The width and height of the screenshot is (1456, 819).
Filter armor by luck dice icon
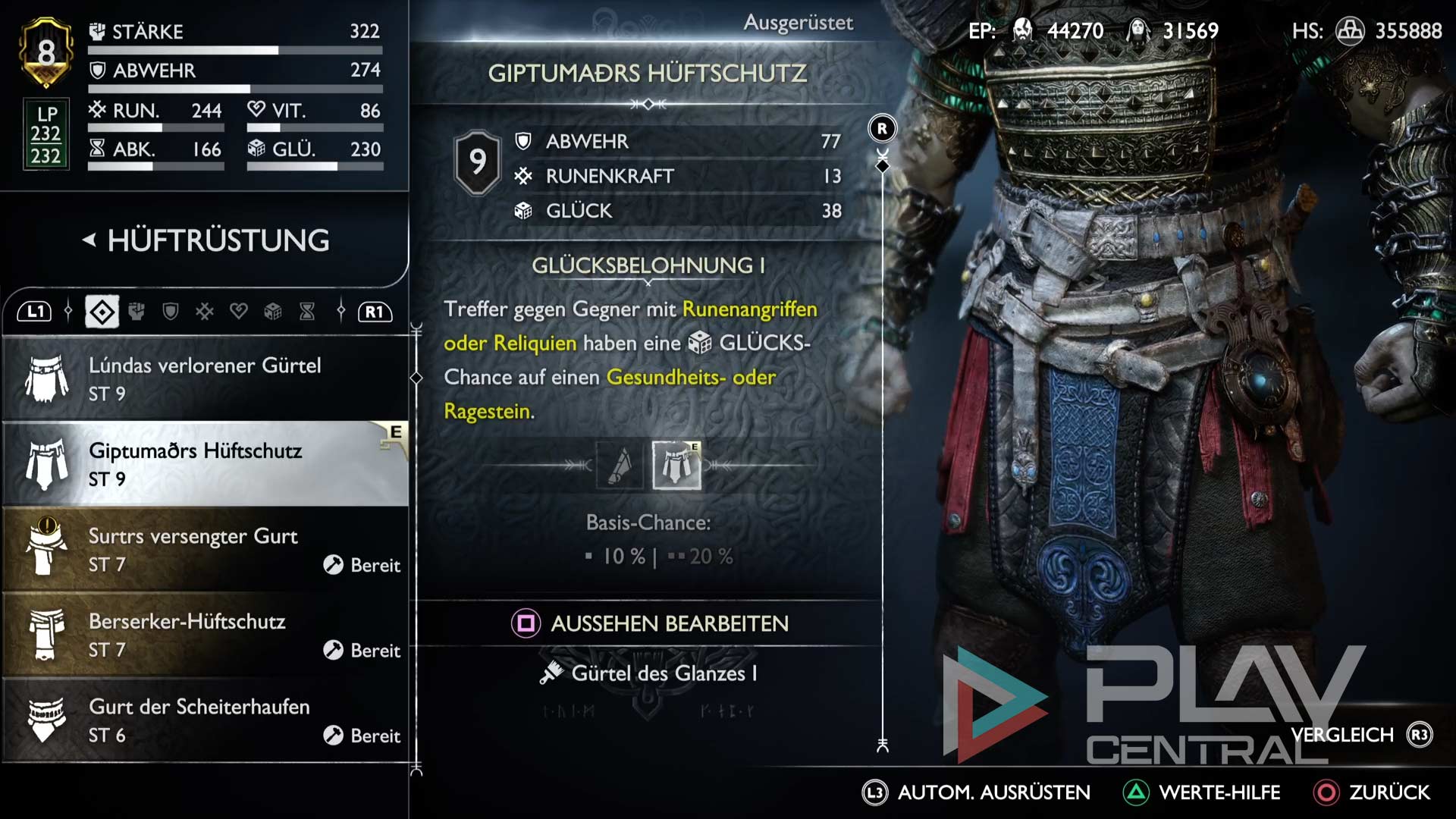pyautogui.click(x=273, y=312)
